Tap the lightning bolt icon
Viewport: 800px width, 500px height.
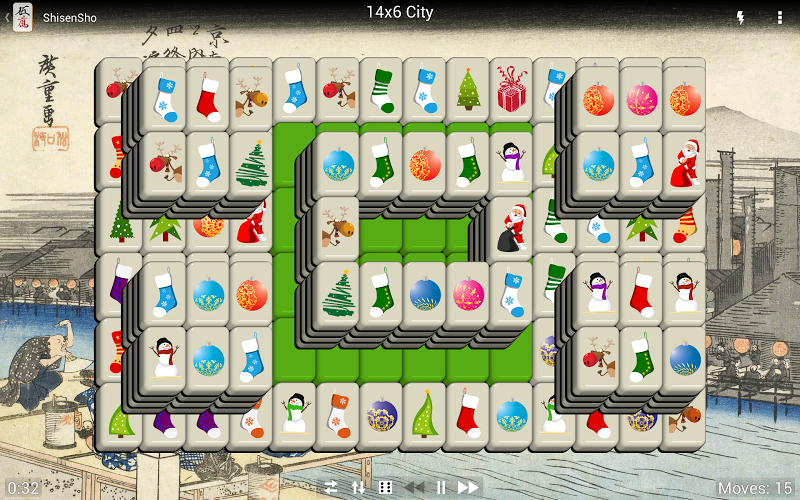(741, 18)
